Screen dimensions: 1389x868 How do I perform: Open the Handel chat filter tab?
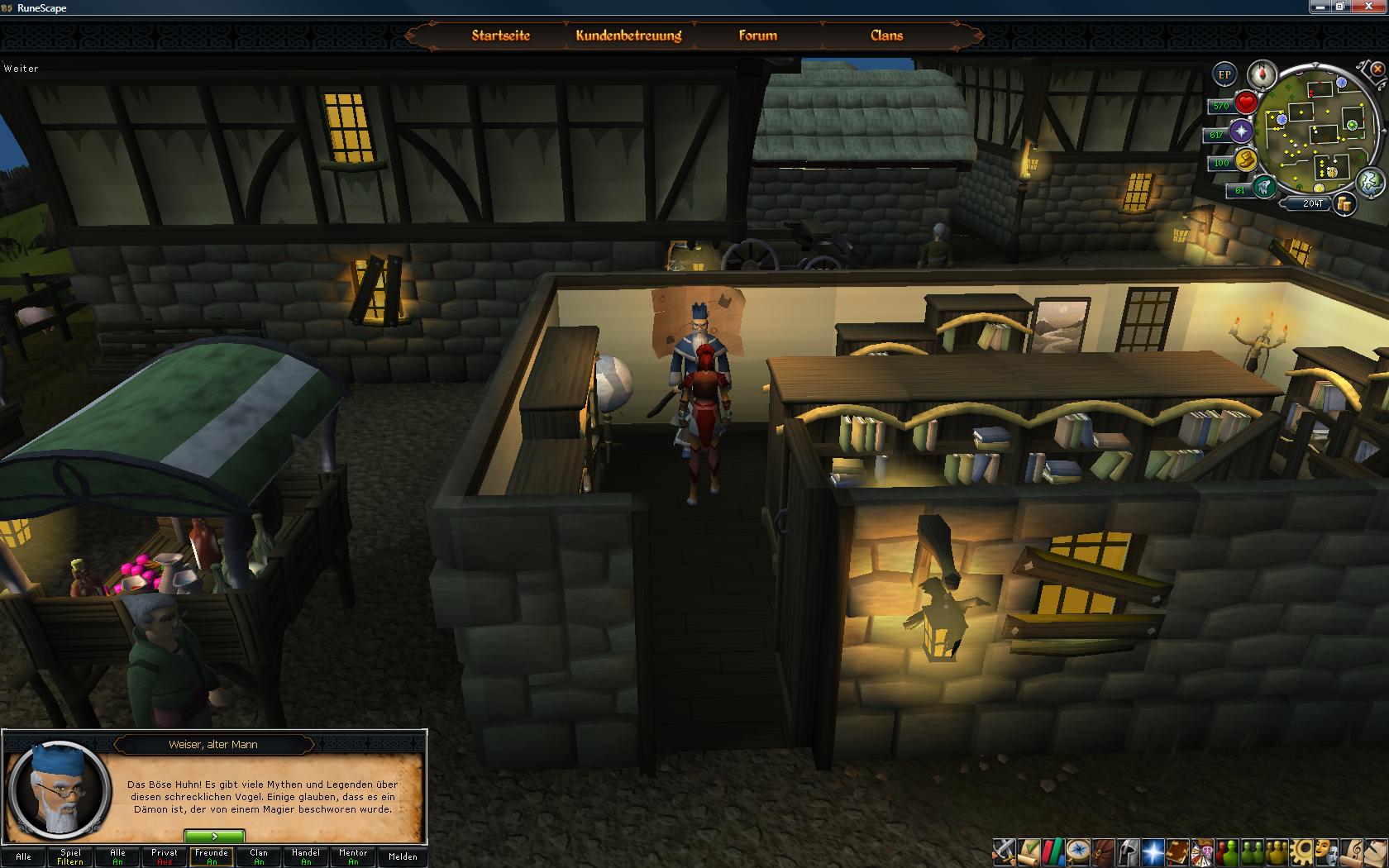[x=306, y=856]
